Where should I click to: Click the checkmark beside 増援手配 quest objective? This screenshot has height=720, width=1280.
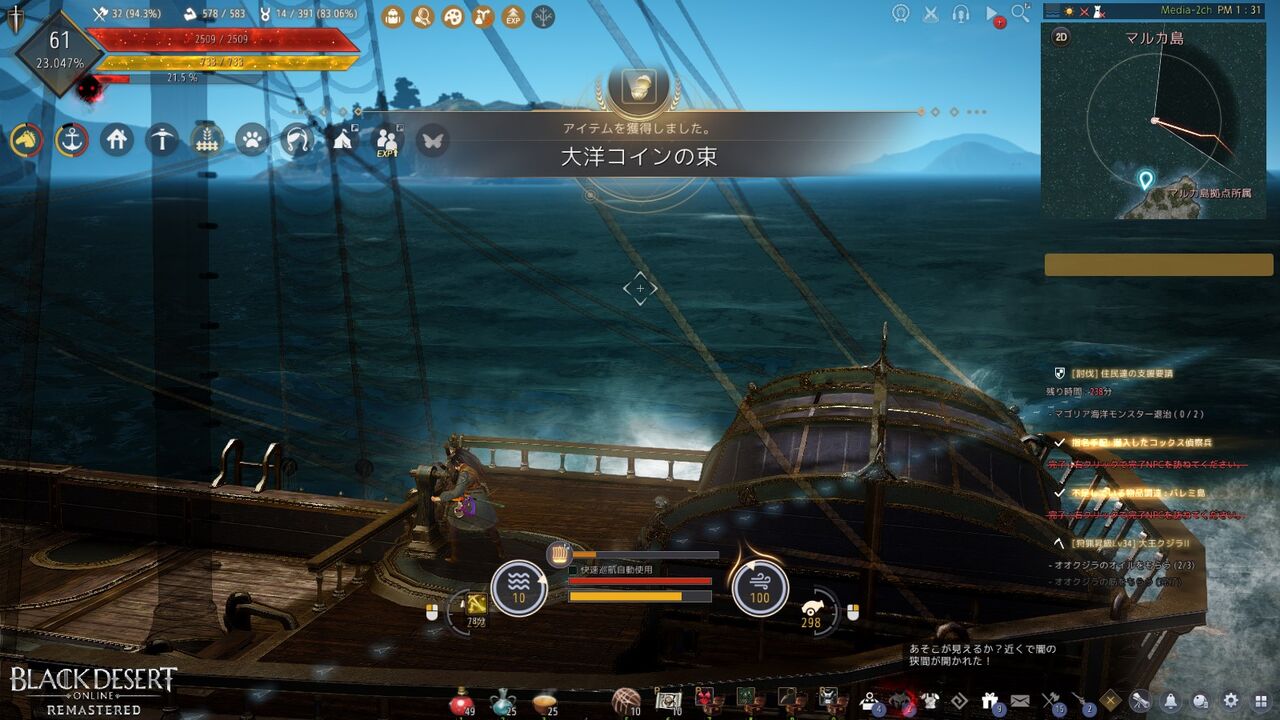(x=1061, y=441)
